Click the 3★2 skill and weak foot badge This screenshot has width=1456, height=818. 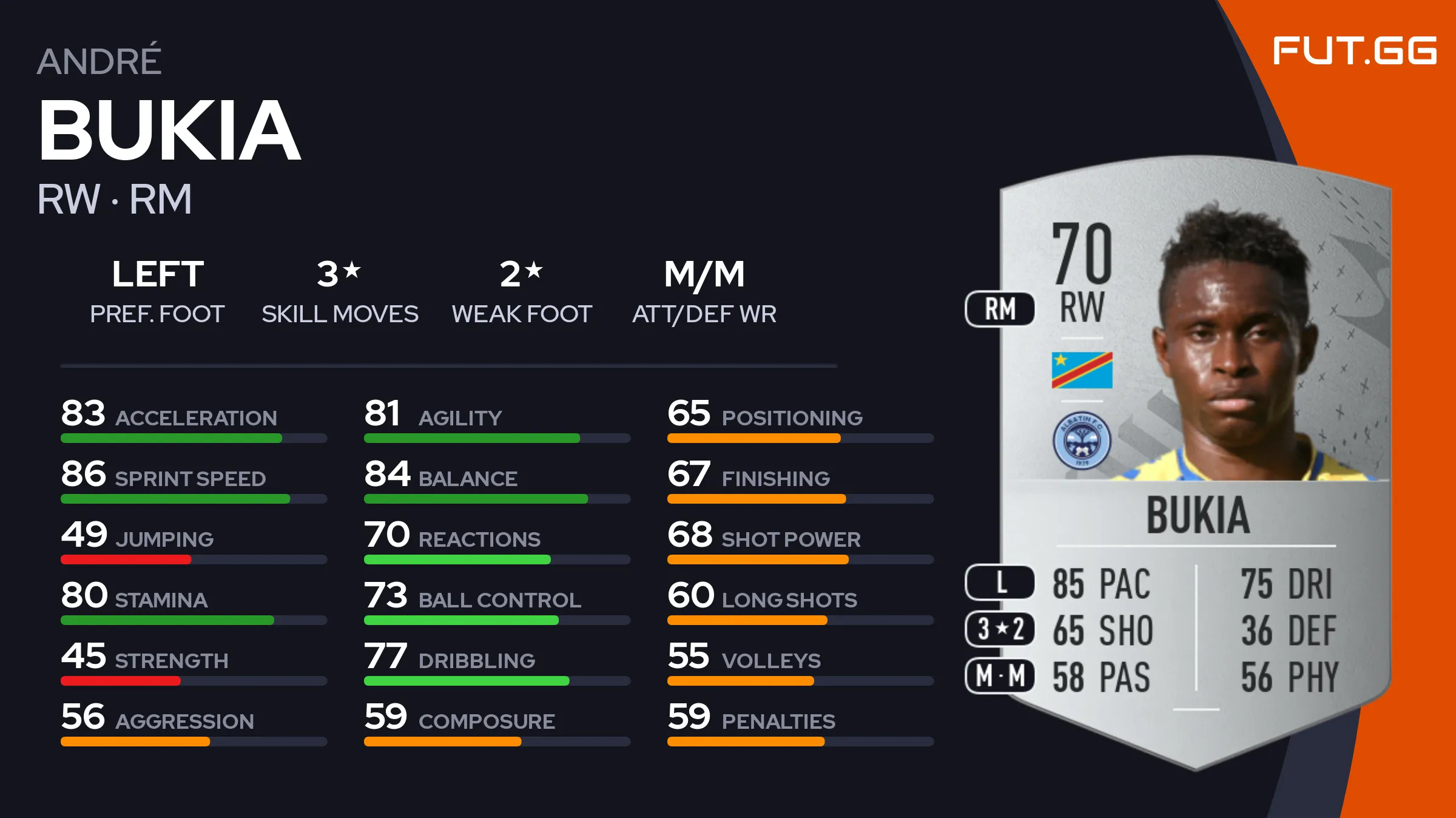click(x=1000, y=629)
